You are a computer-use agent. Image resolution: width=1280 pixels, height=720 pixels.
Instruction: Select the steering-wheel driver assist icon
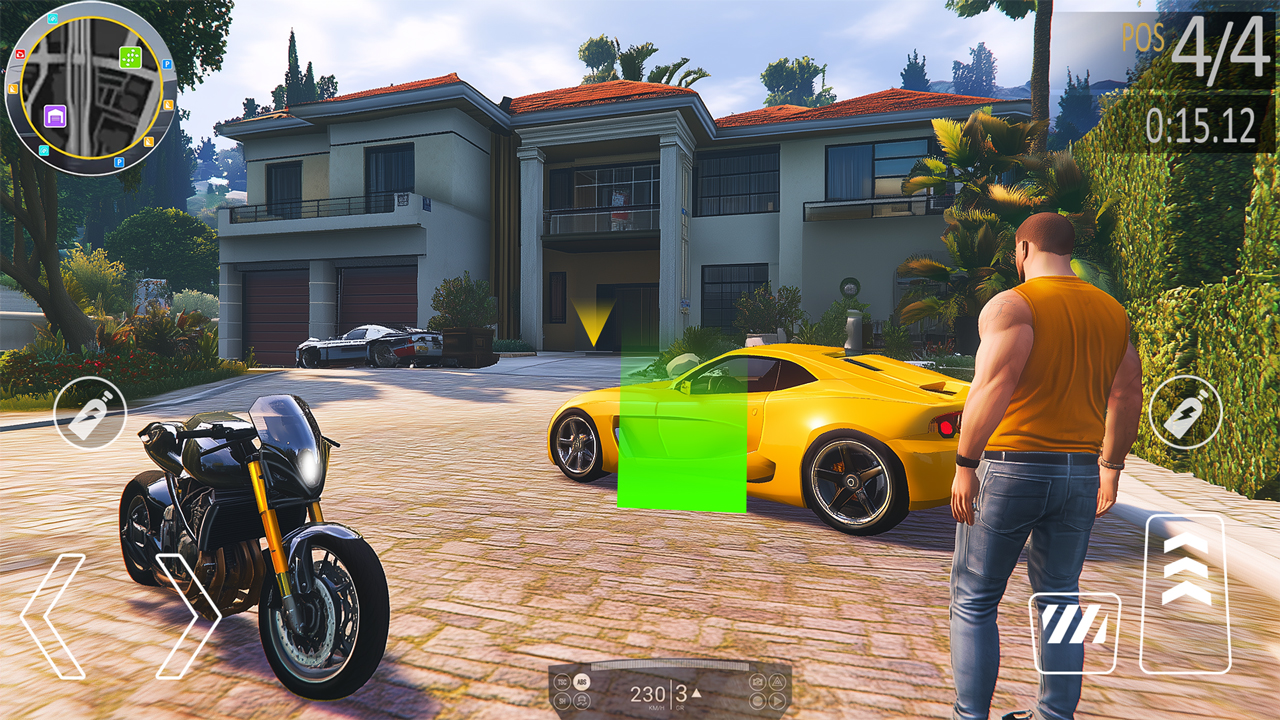click(x=582, y=702)
